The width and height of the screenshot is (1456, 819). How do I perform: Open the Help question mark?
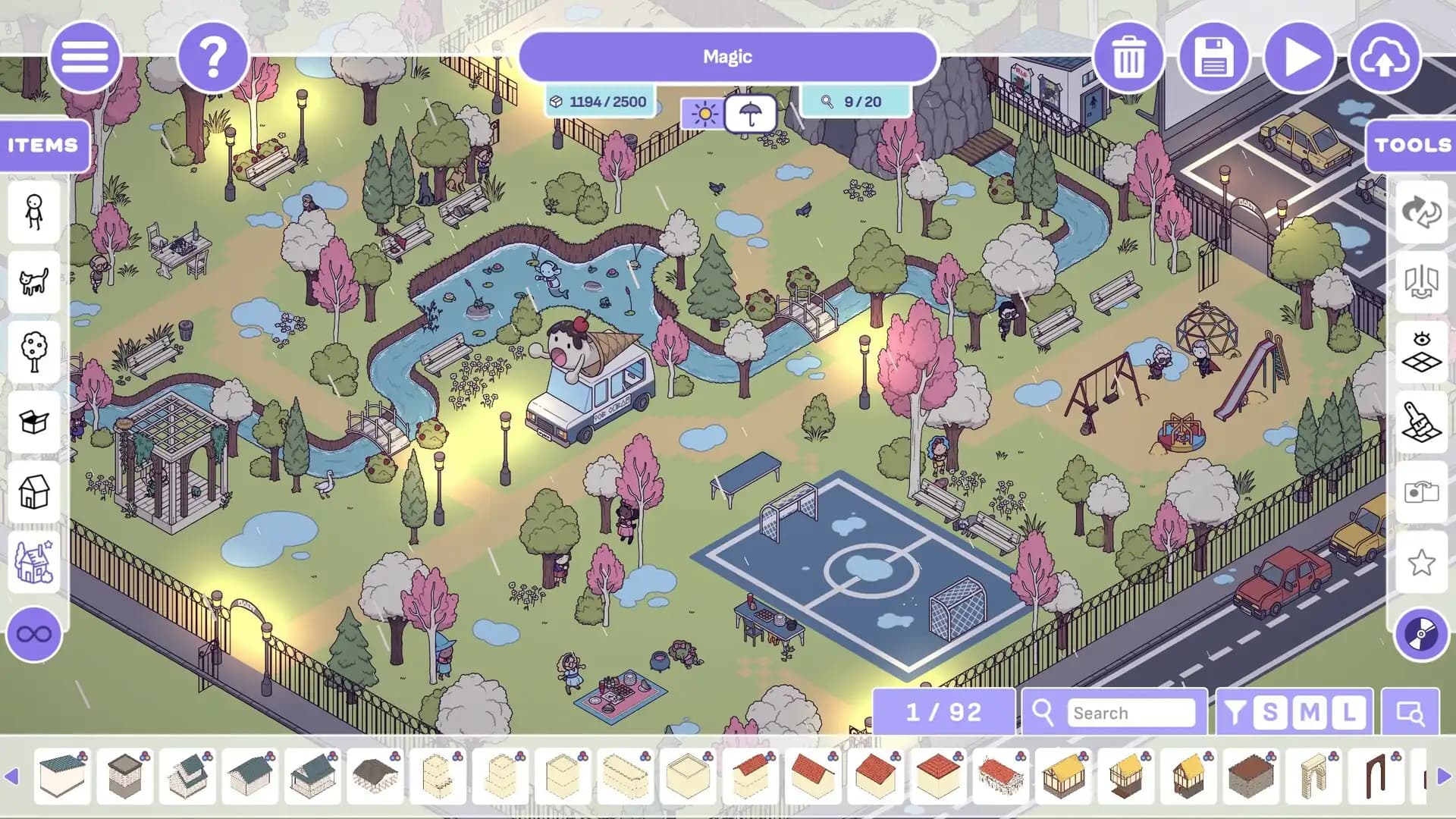pyautogui.click(x=213, y=57)
